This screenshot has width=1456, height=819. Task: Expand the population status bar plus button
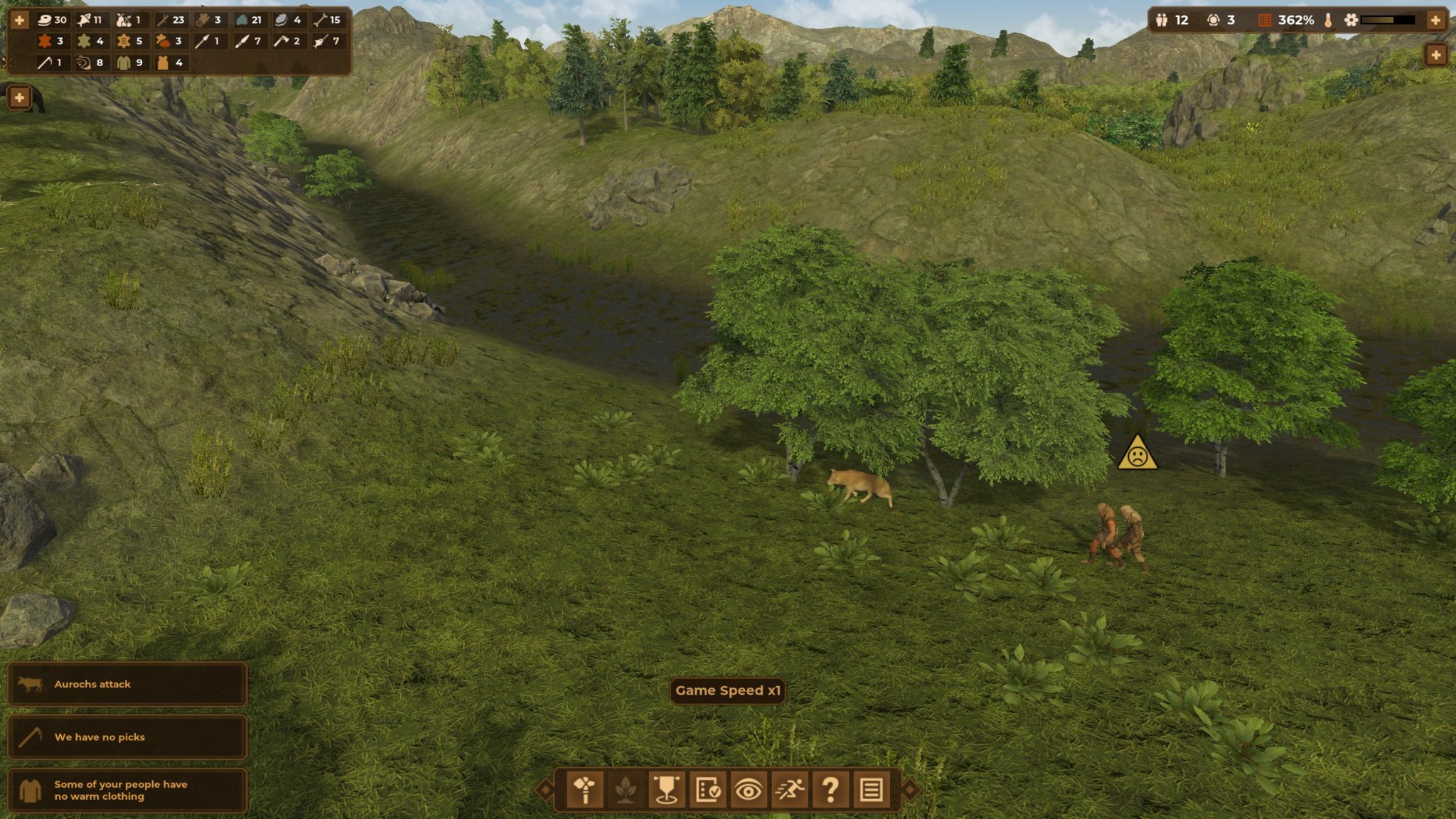(x=1435, y=20)
